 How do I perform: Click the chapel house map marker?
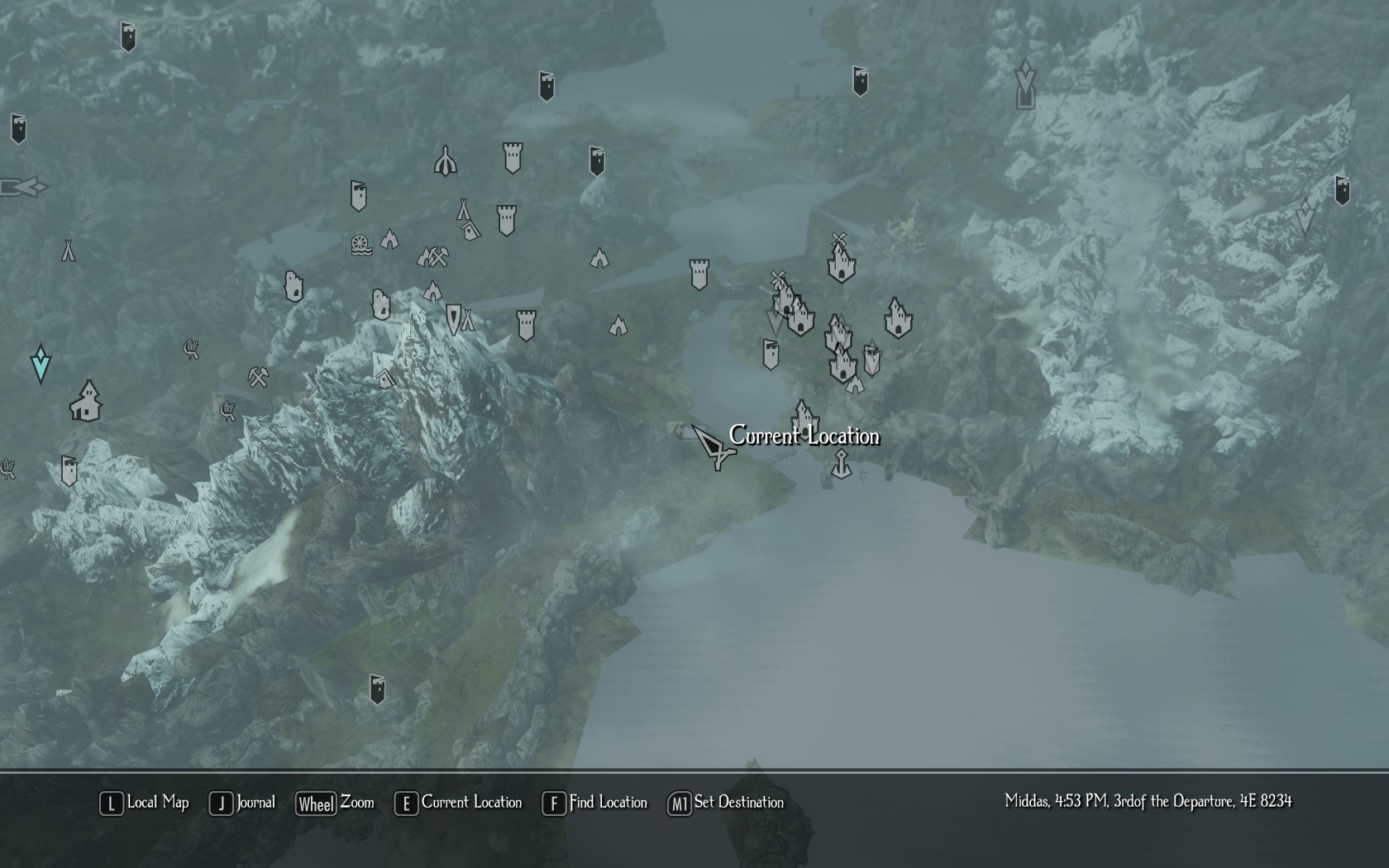point(86,401)
